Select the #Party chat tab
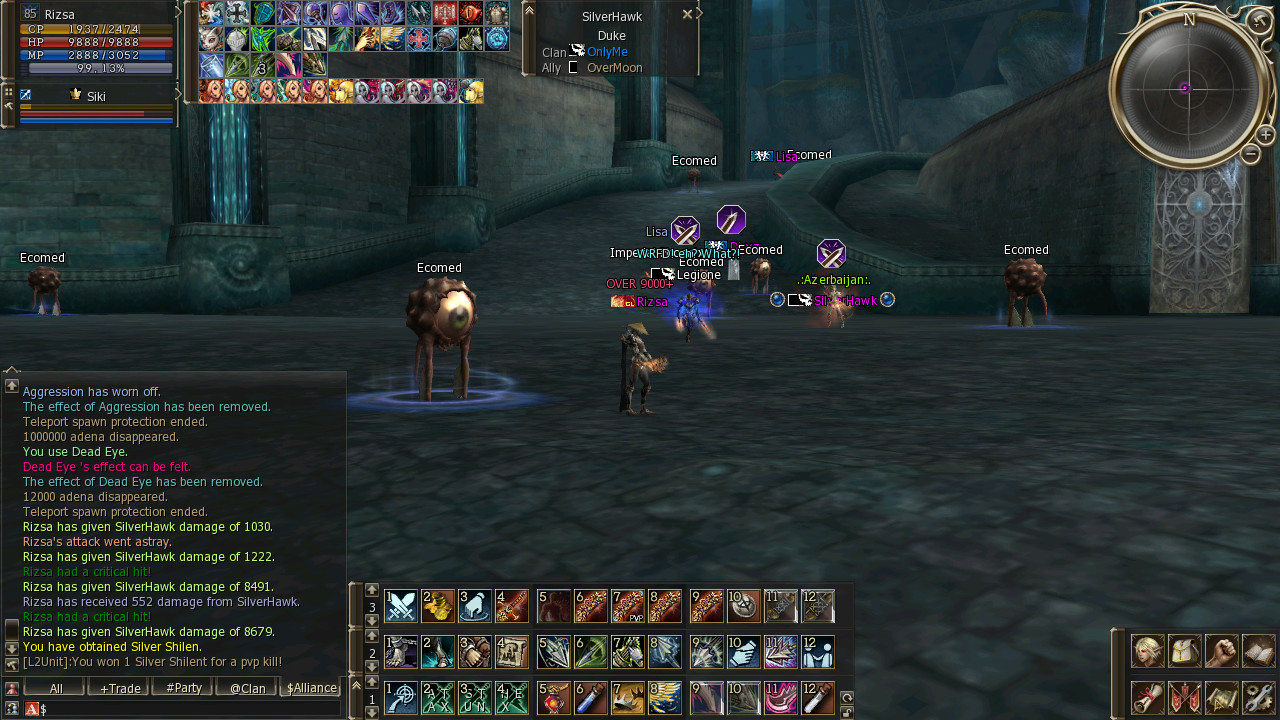 pos(182,688)
